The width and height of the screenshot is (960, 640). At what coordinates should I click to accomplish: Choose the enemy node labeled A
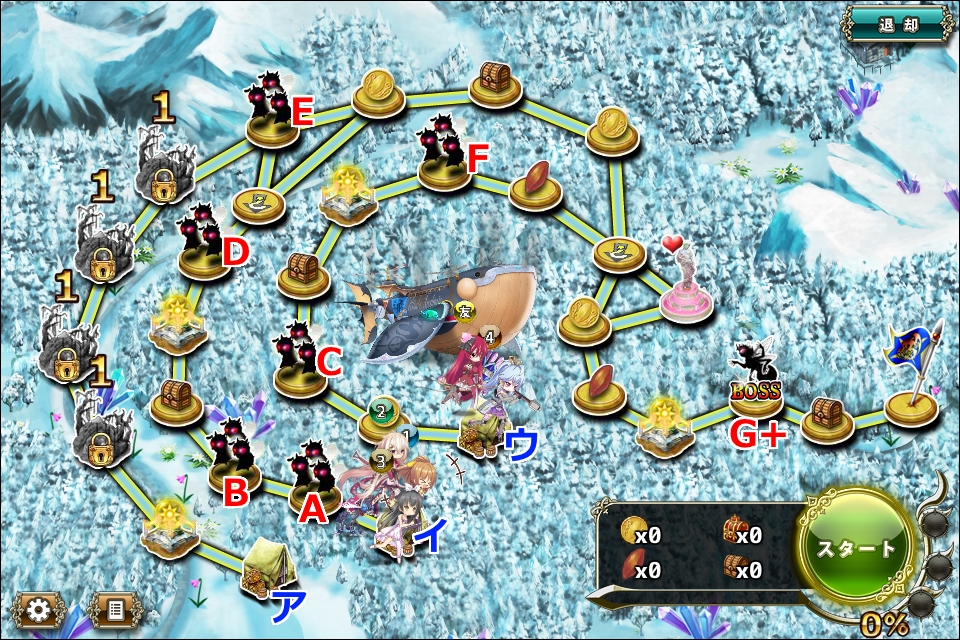315,480
